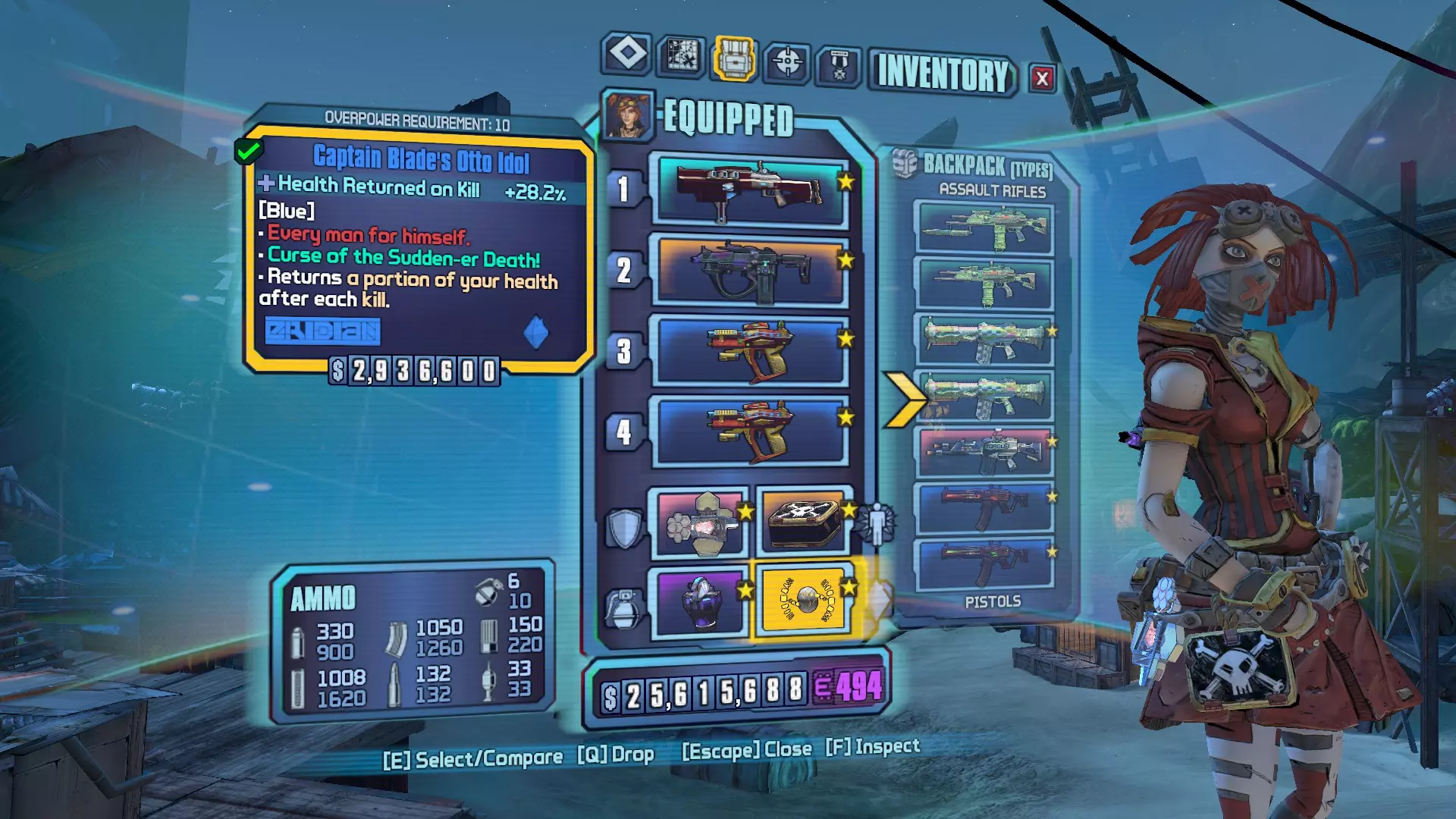Choose the dark gun in weapon slot 2
The image size is (1456, 819).
click(750, 271)
